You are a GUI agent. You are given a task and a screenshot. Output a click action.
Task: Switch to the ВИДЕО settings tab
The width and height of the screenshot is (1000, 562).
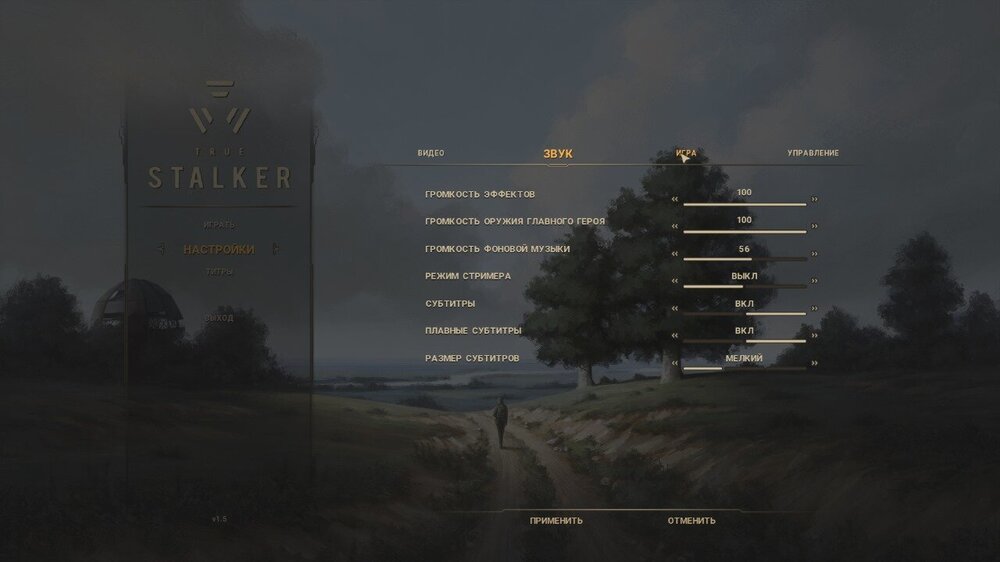coord(431,153)
